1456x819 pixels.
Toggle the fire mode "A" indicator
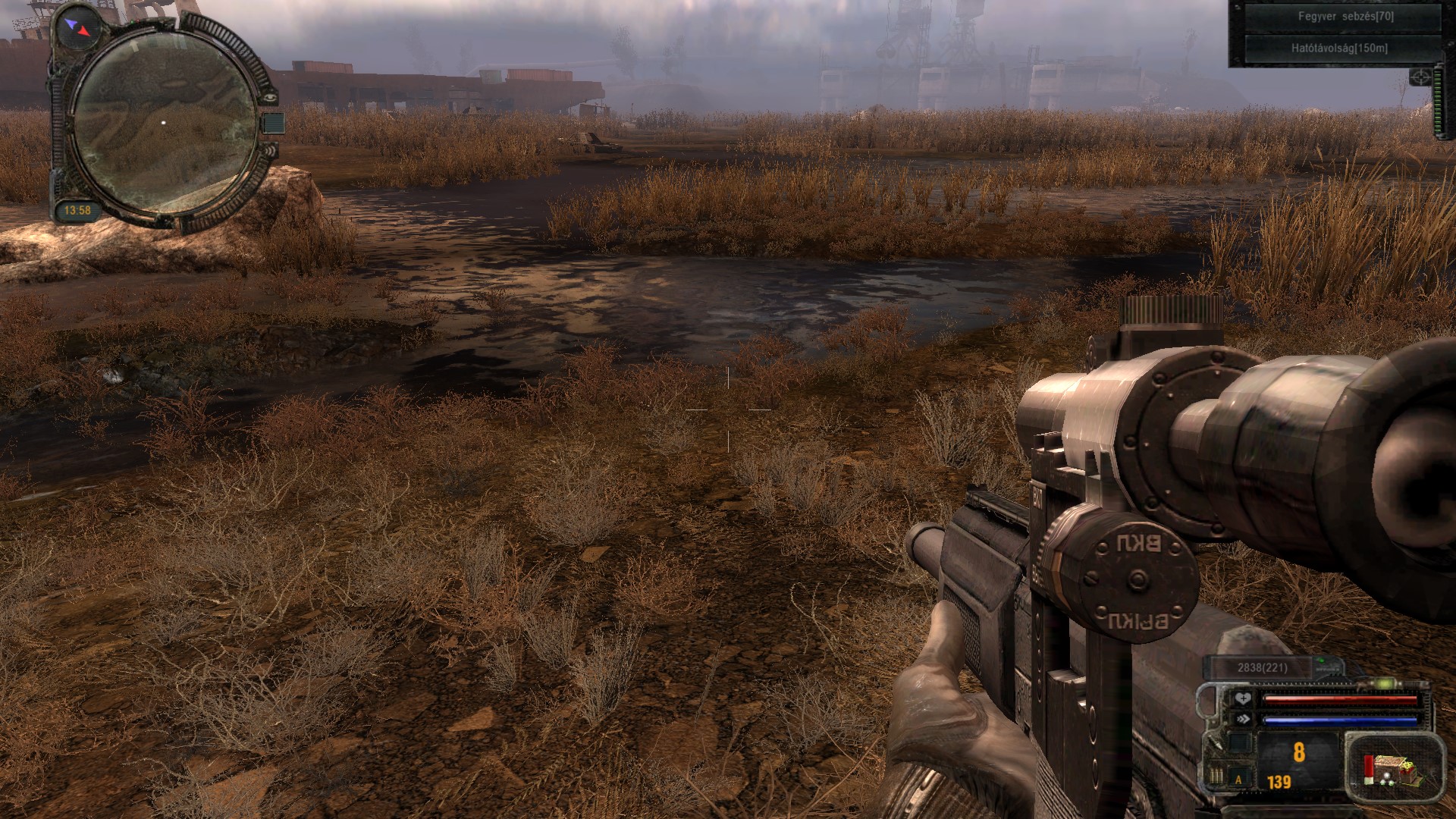(x=1239, y=779)
